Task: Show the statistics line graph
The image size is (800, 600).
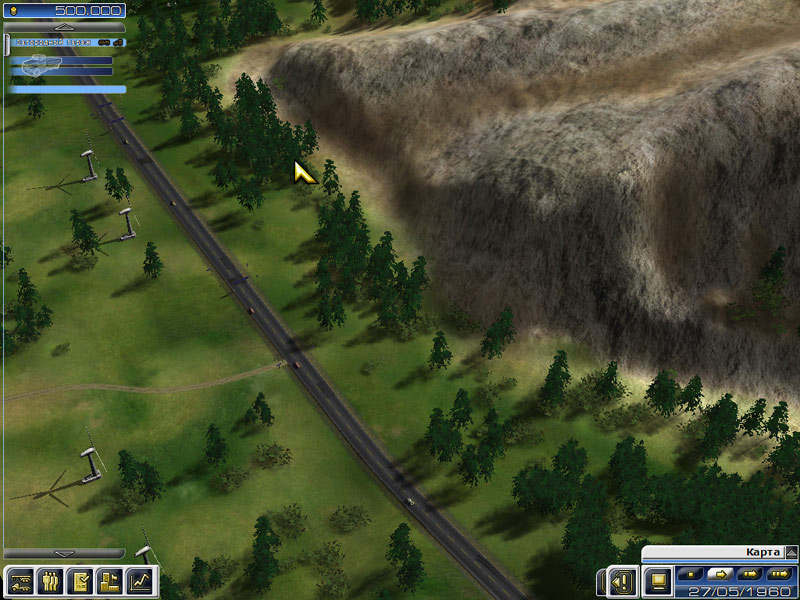Action: click(x=139, y=580)
